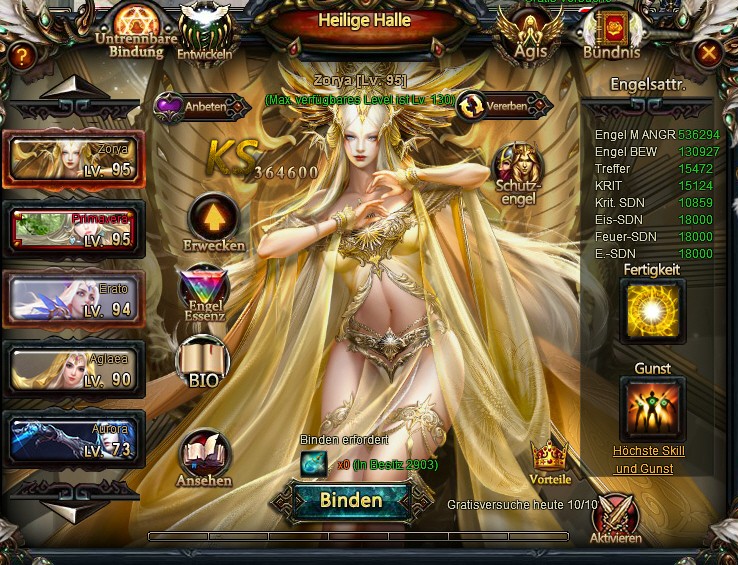Select angel Aurora Lv. 73
738x565 pixels.
click(74, 438)
